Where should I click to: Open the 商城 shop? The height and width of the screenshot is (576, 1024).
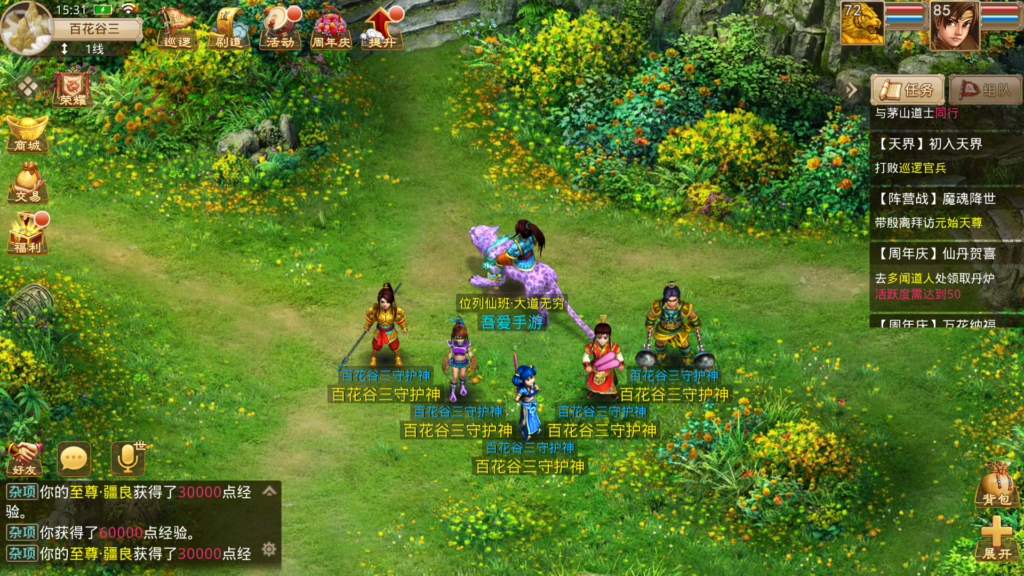(26, 134)
